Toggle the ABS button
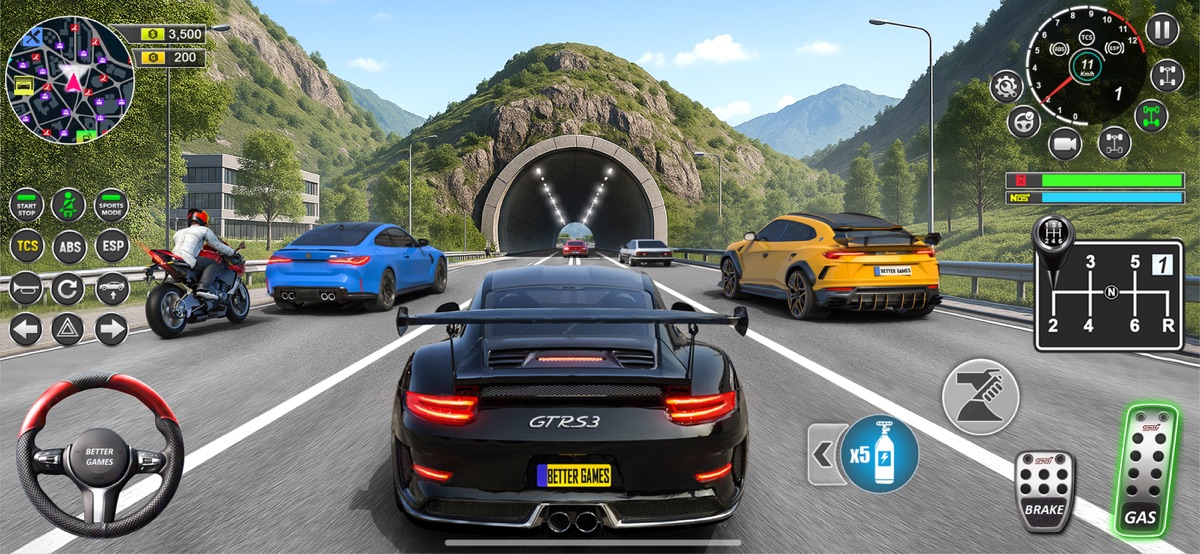The image size is (1200, 554). [69, 245]
